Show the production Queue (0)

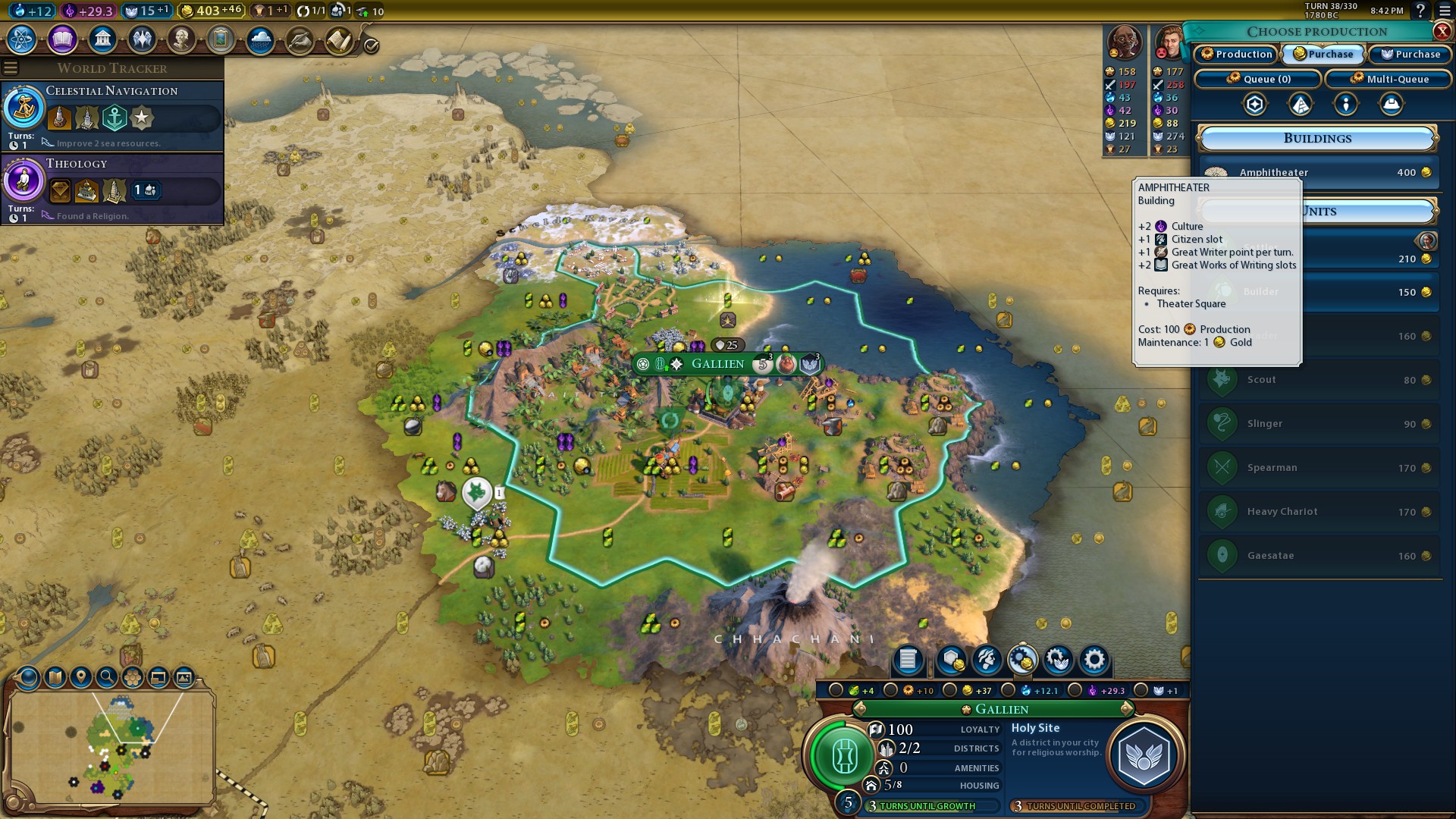1258,79
